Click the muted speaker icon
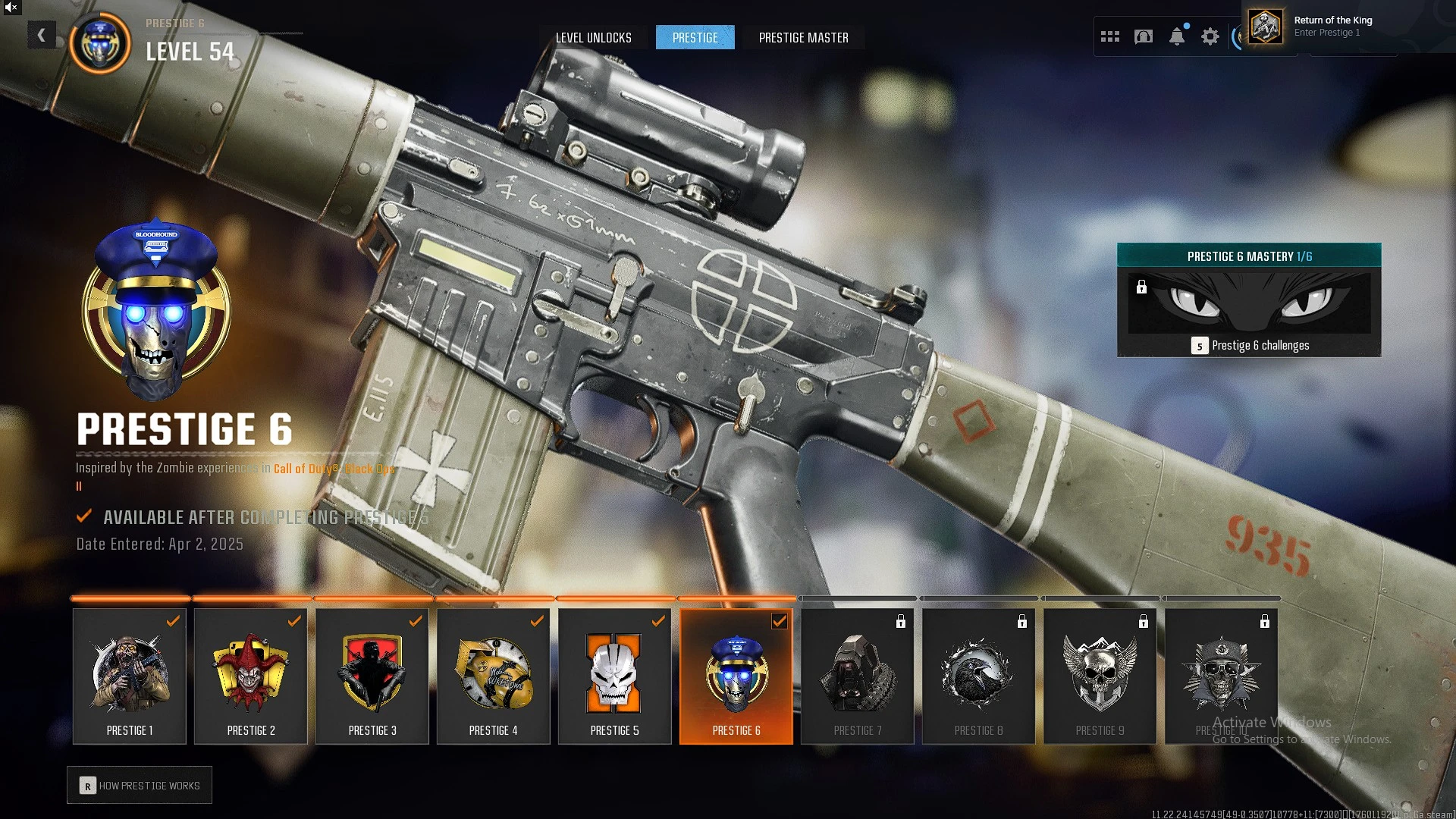 (x=11, y=8)
